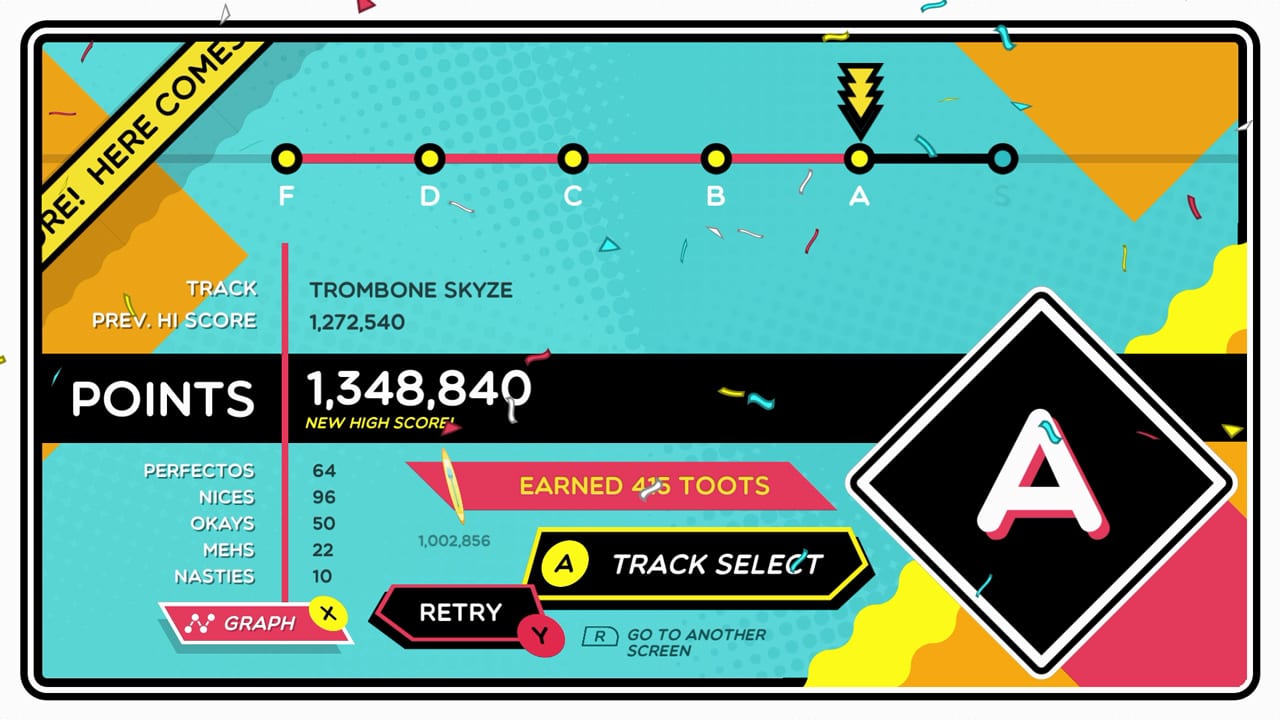Click the B grade marker dot
The image size is (1280, 720).
(x=716, y=157)
